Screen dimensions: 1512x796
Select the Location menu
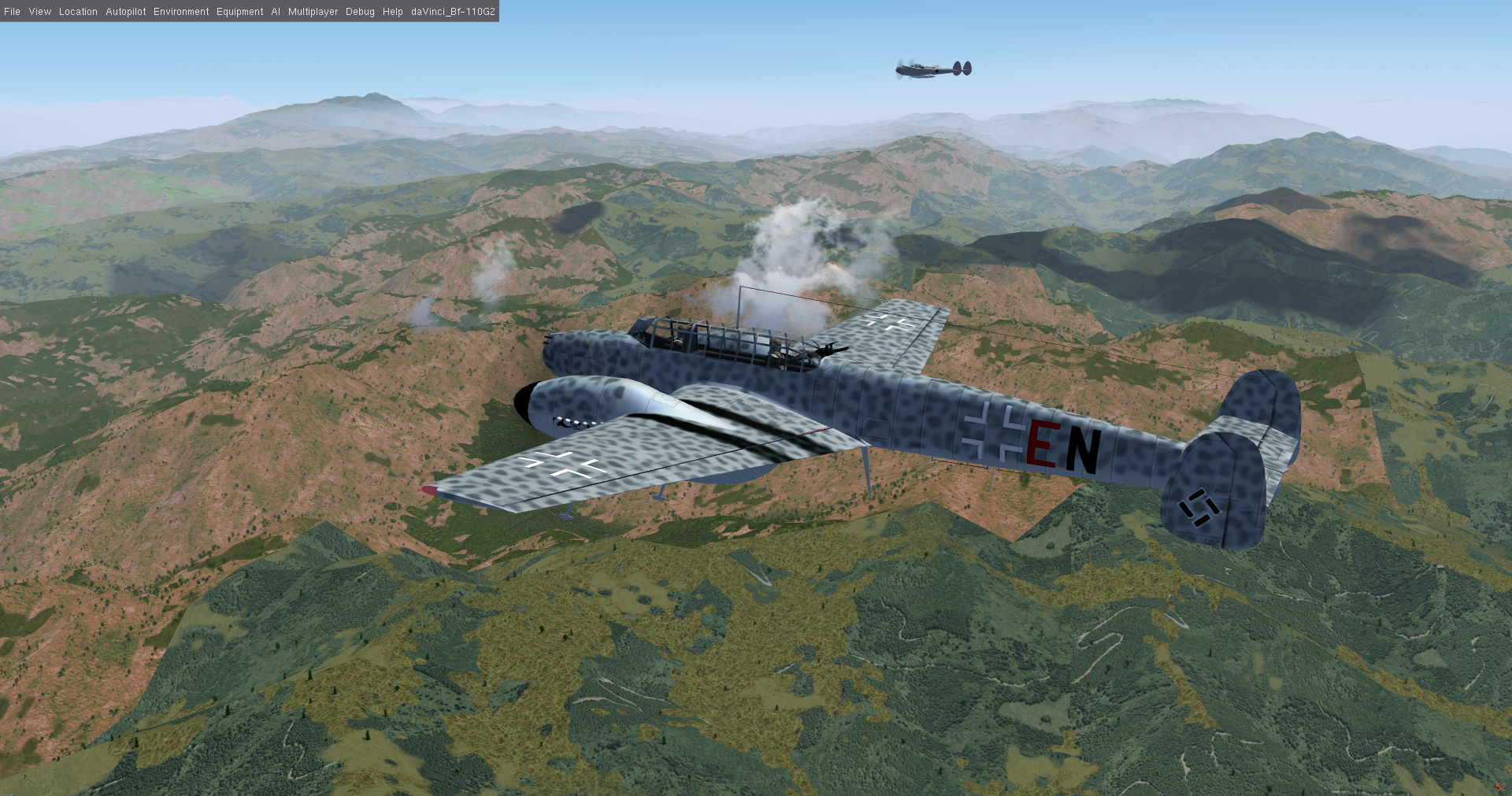tap(78, 12)
